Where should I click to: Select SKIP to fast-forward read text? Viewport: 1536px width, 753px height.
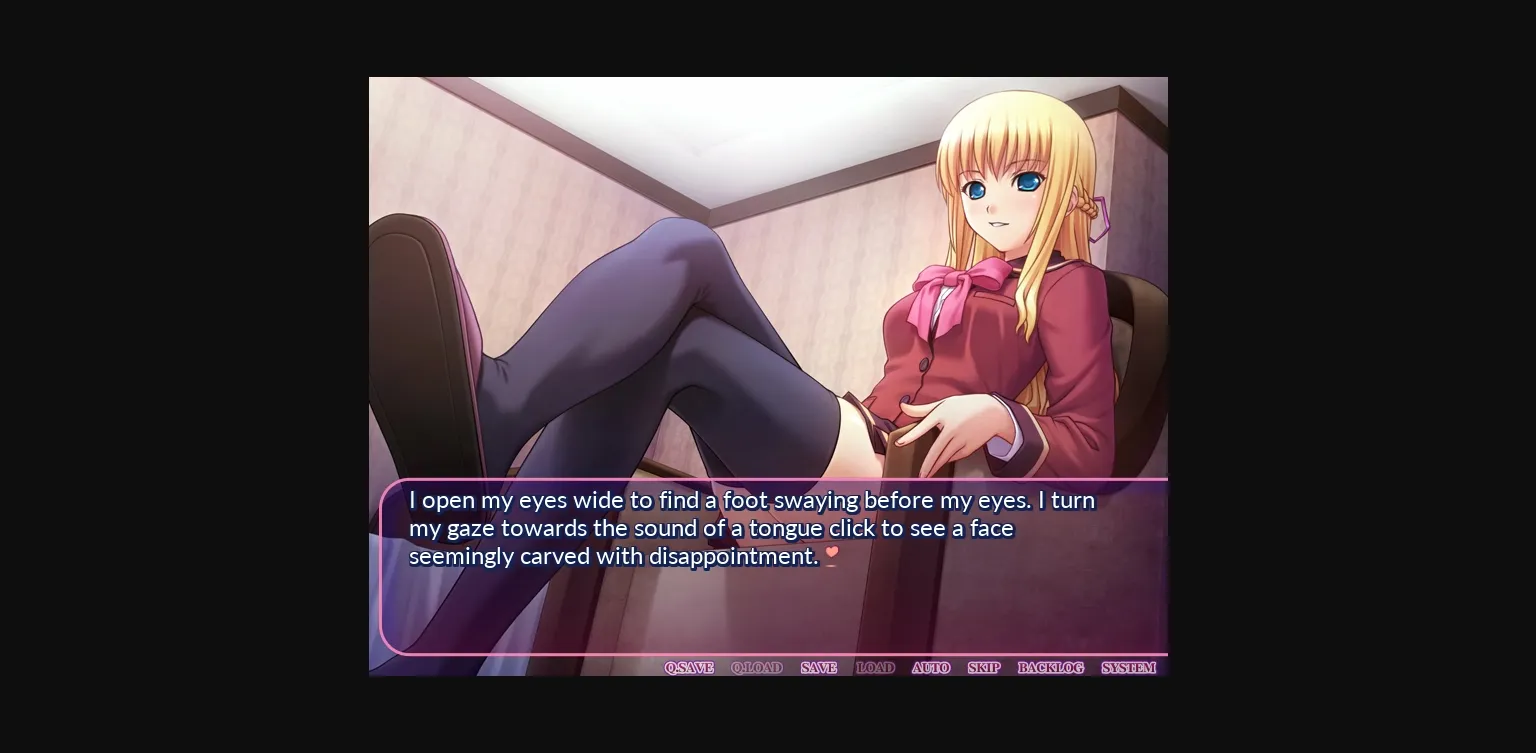click(983, 667)
